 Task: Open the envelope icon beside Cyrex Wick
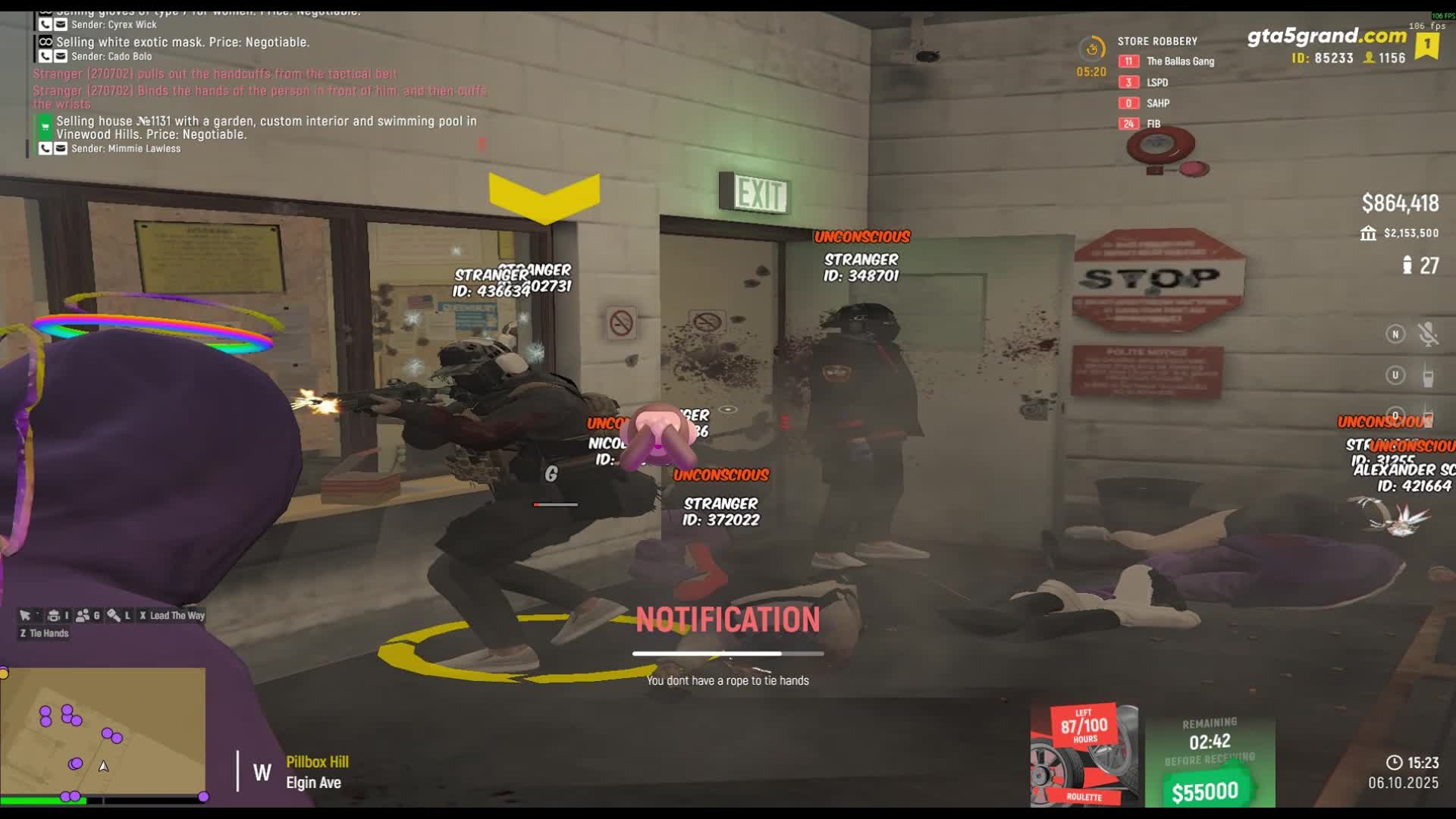pyautogui.click(x=61, y=24)
